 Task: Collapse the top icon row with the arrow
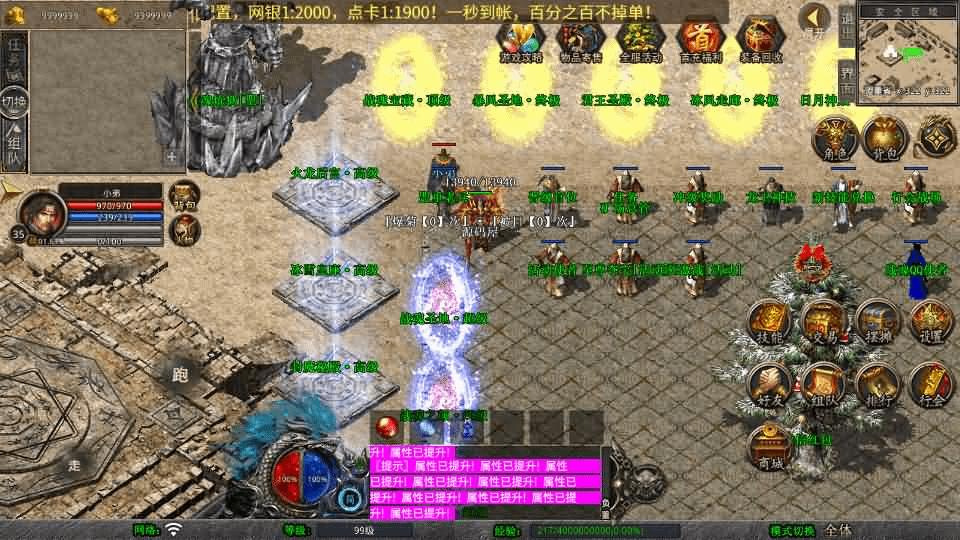point(815,19)
